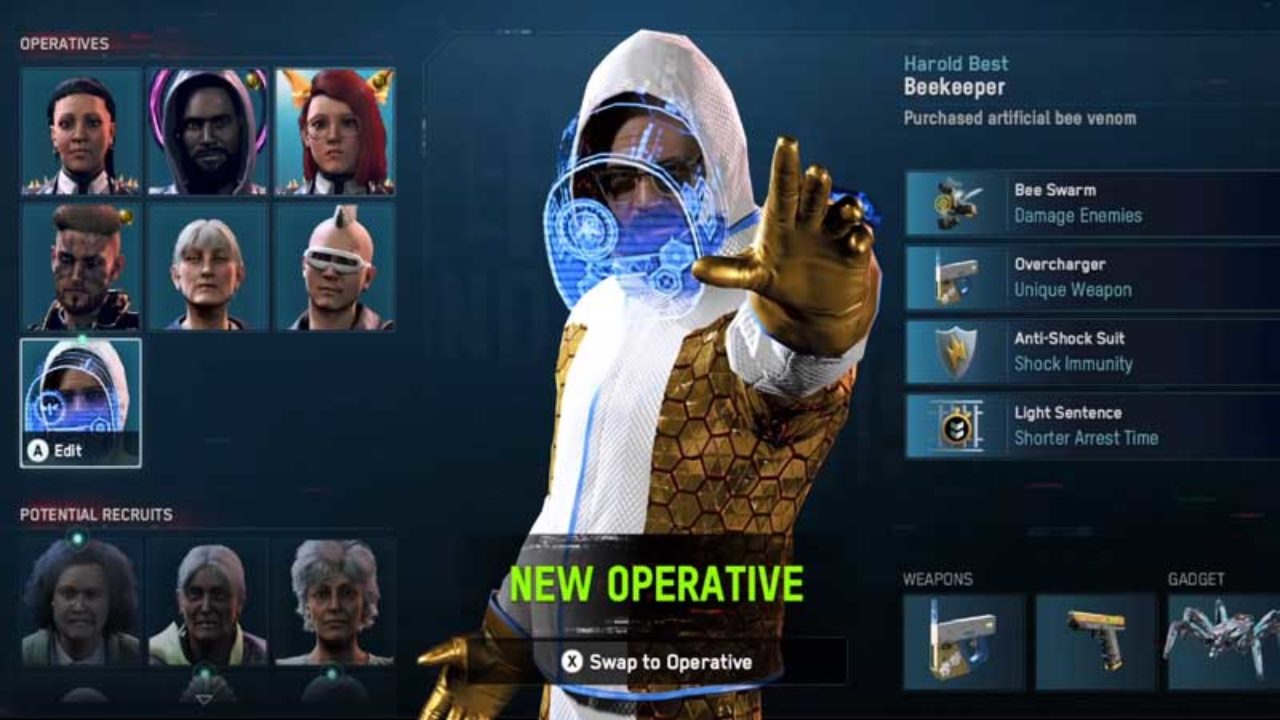The width and height of the screenshot is (1280, 720).
Task: Select the mohawk operative wearing a visor
Action: click(x=335, y=266)
